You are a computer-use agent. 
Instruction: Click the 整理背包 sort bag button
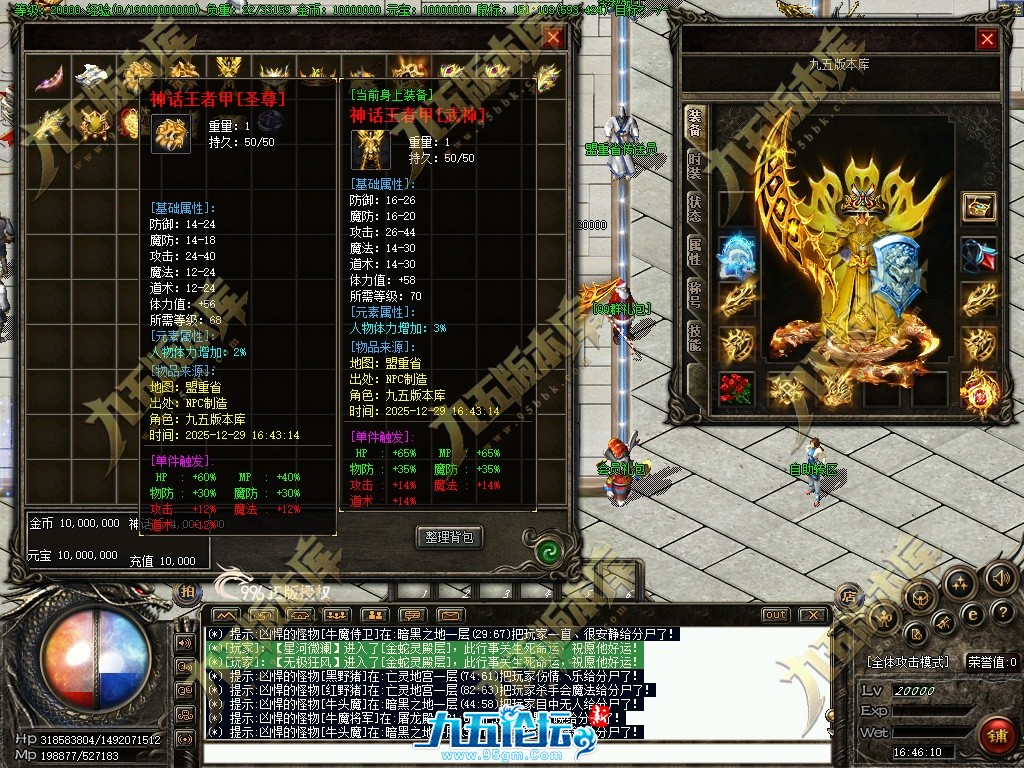[x=449, y=537]
